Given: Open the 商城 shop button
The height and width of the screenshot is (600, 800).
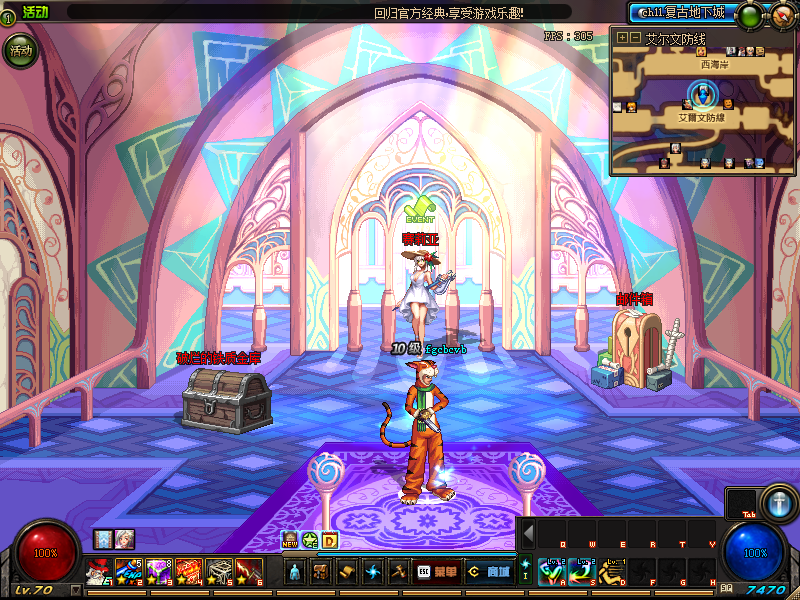Looking at the screenshot, I should (x=490, y=571).
